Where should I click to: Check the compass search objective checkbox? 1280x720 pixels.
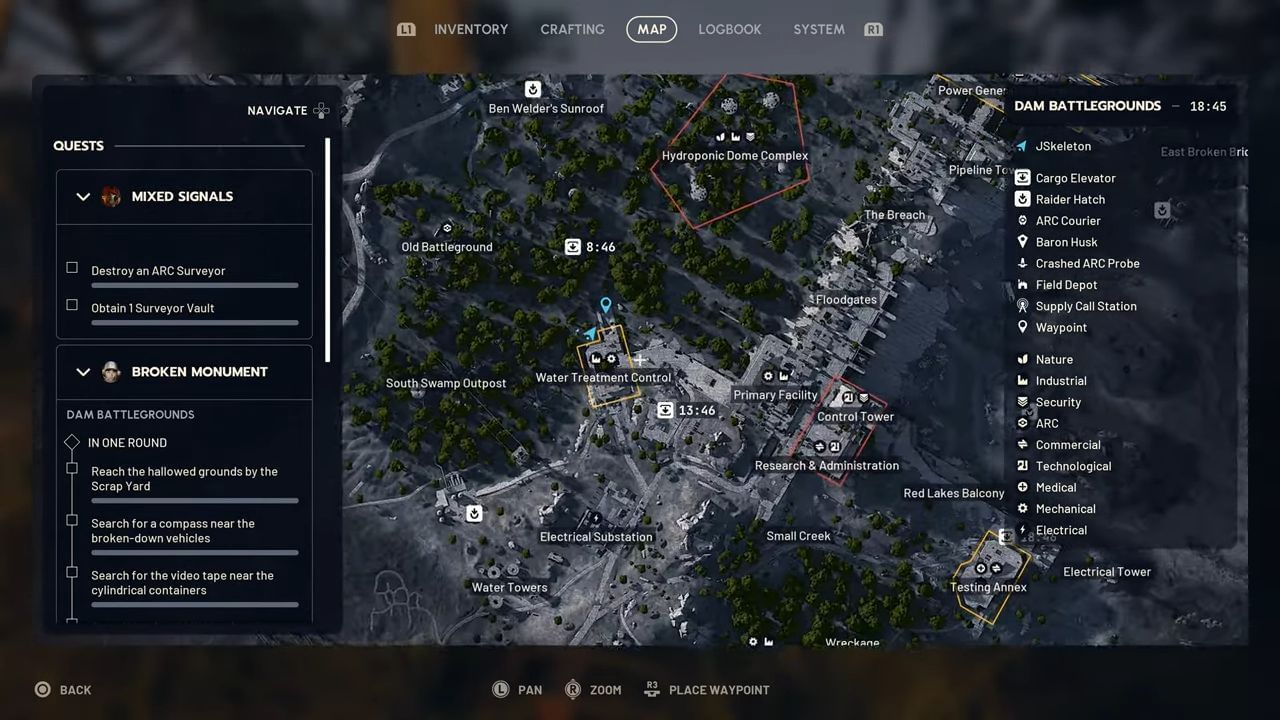point(72,521)
